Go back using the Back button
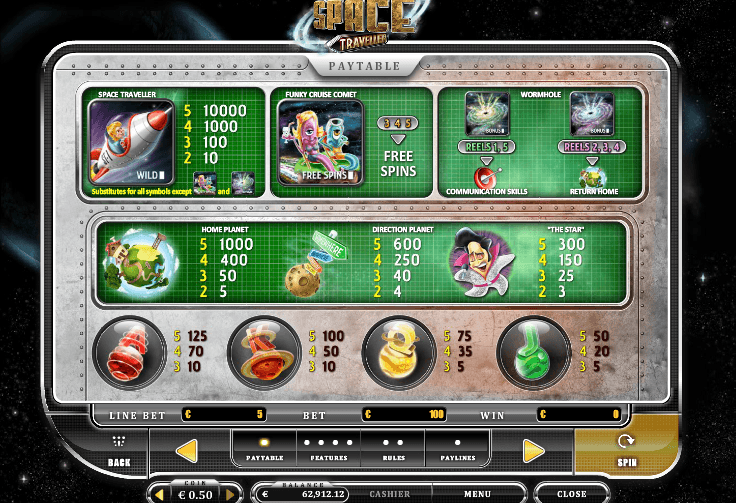This screenshot has width=736, height=503. [118, 451]
